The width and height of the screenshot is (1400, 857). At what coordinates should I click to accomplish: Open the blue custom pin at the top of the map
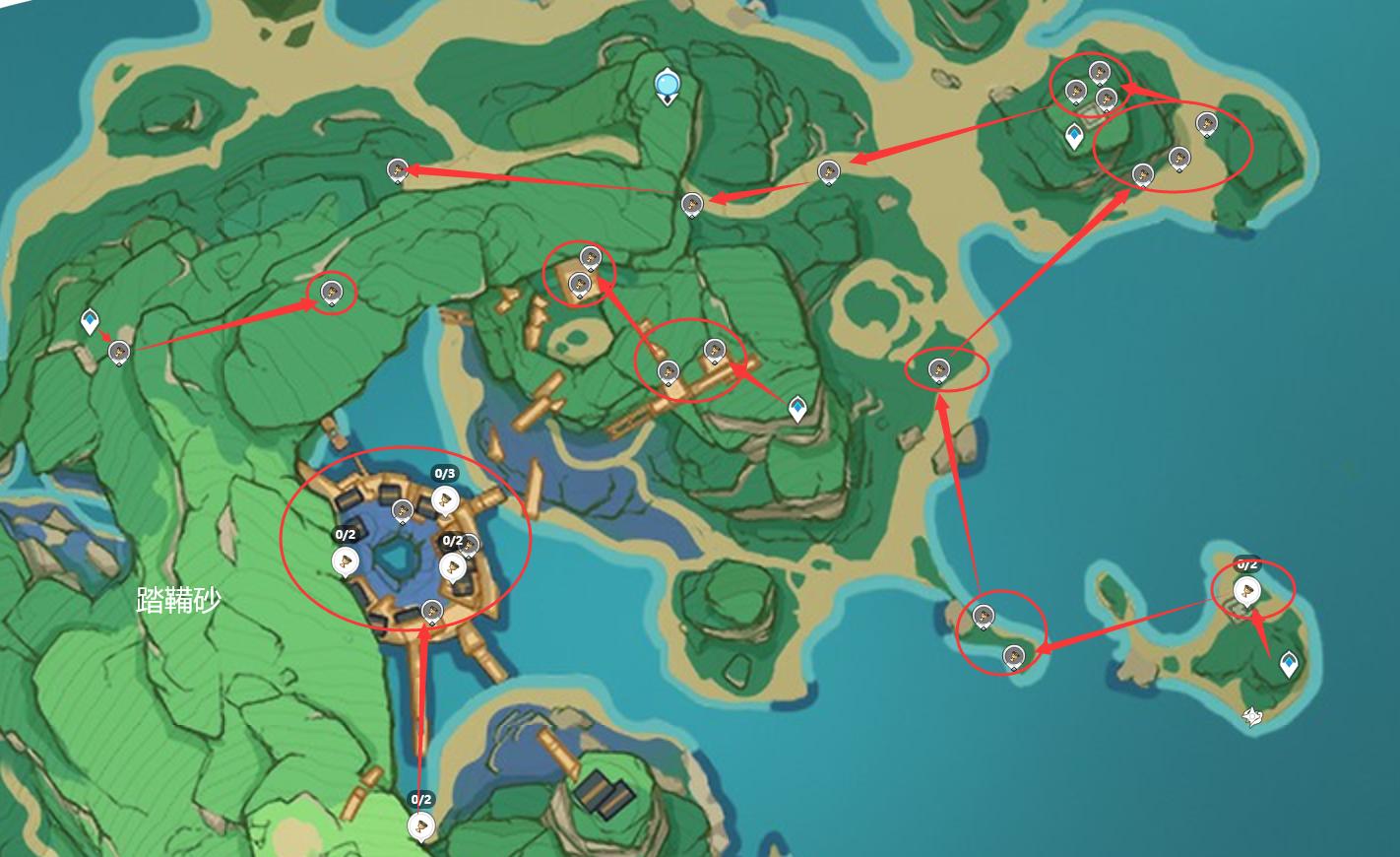click(x=668, y=84)
